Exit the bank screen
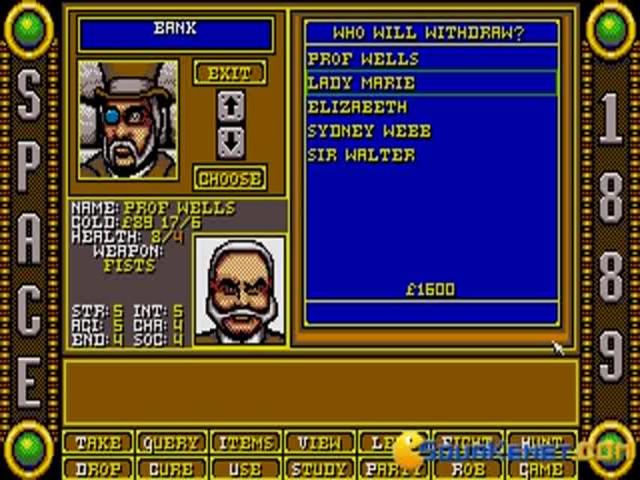The width and height of the screenshot is (640, 480). coord(230,73)
